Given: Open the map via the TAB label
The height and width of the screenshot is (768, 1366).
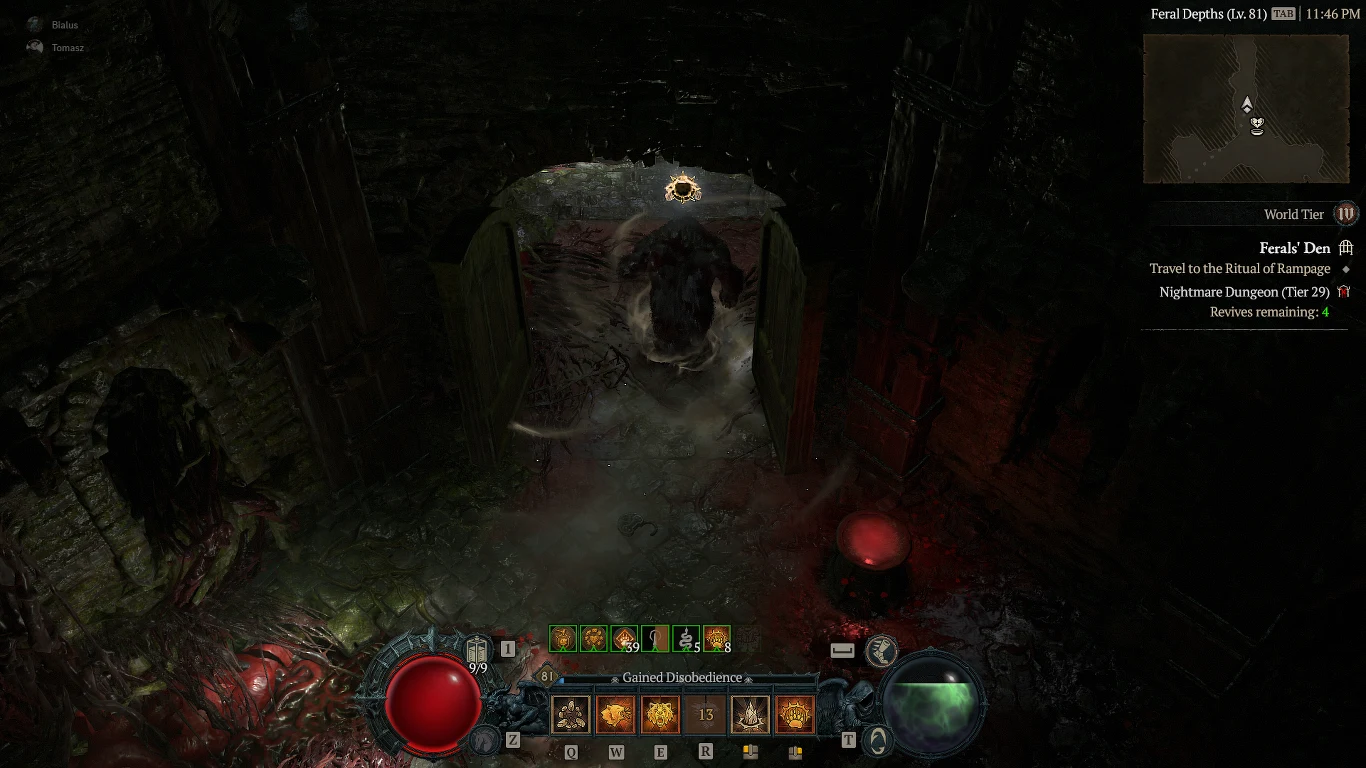Looking at the screenshot, I should pos(1283,14).
